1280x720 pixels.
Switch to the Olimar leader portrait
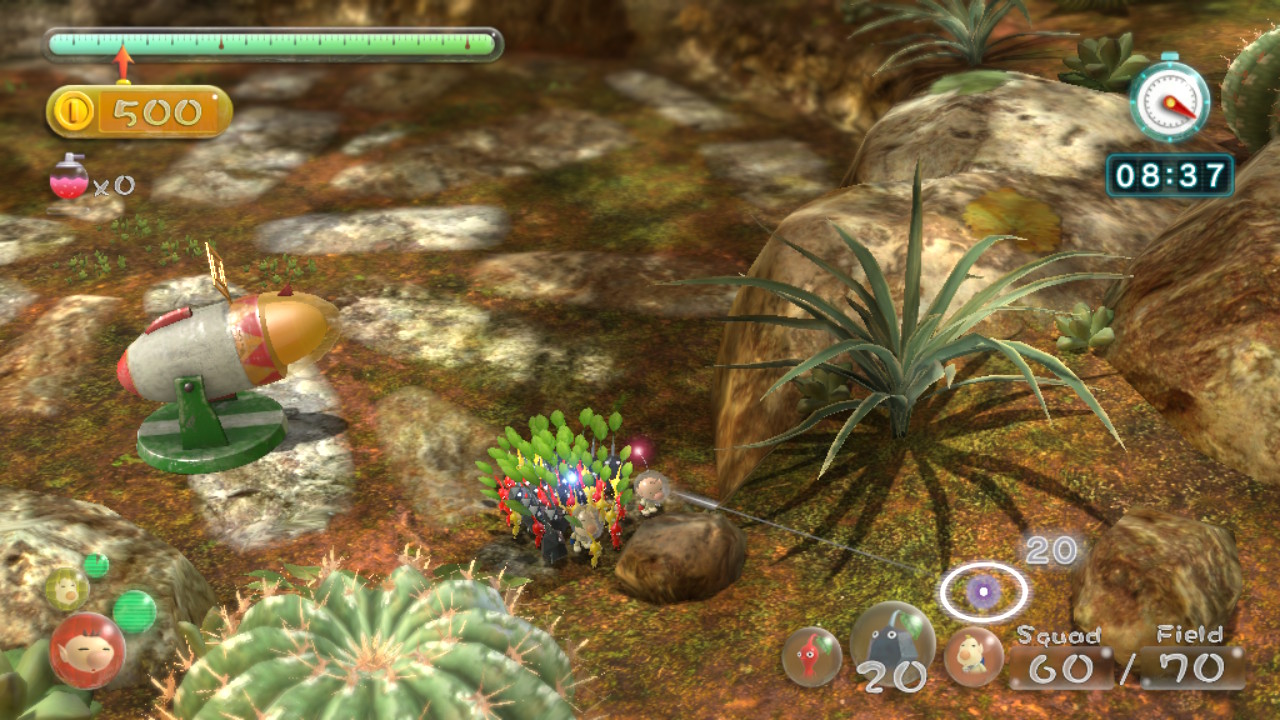coord(87,650)
